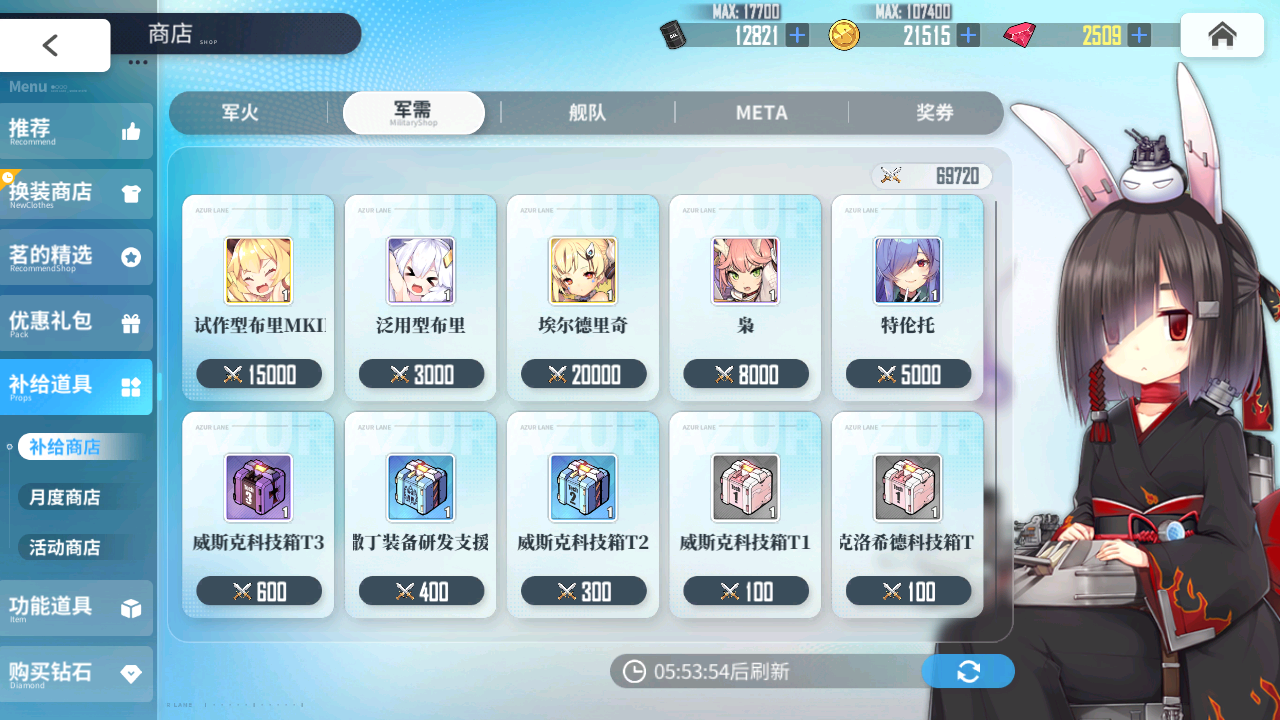Open the 月度商店 sub-shop
1280x720 pixels.
pyautogui.click(x=65, y=497)
